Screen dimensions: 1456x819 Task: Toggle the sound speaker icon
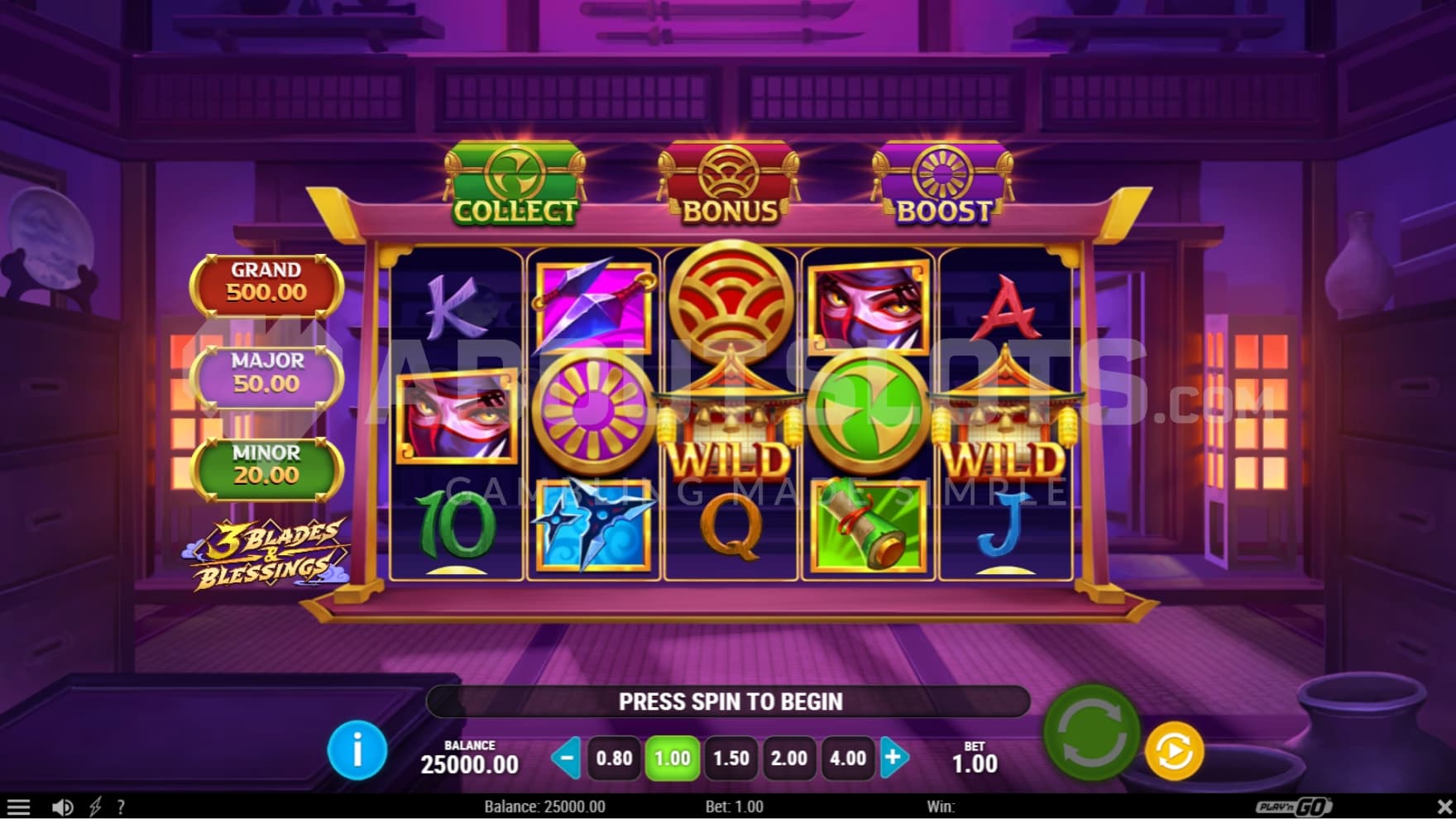pos(62,807)
